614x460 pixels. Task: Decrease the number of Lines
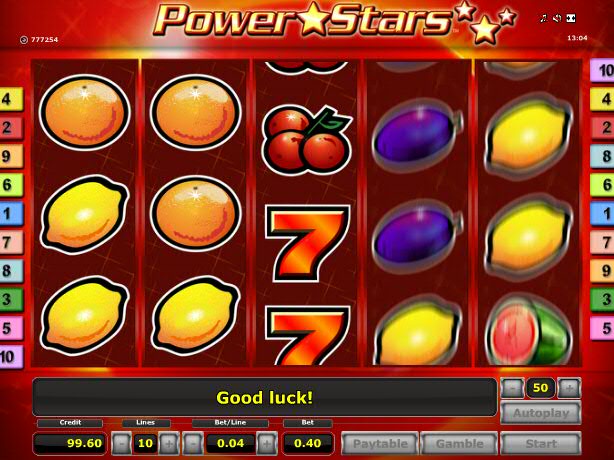pos(120,443)
